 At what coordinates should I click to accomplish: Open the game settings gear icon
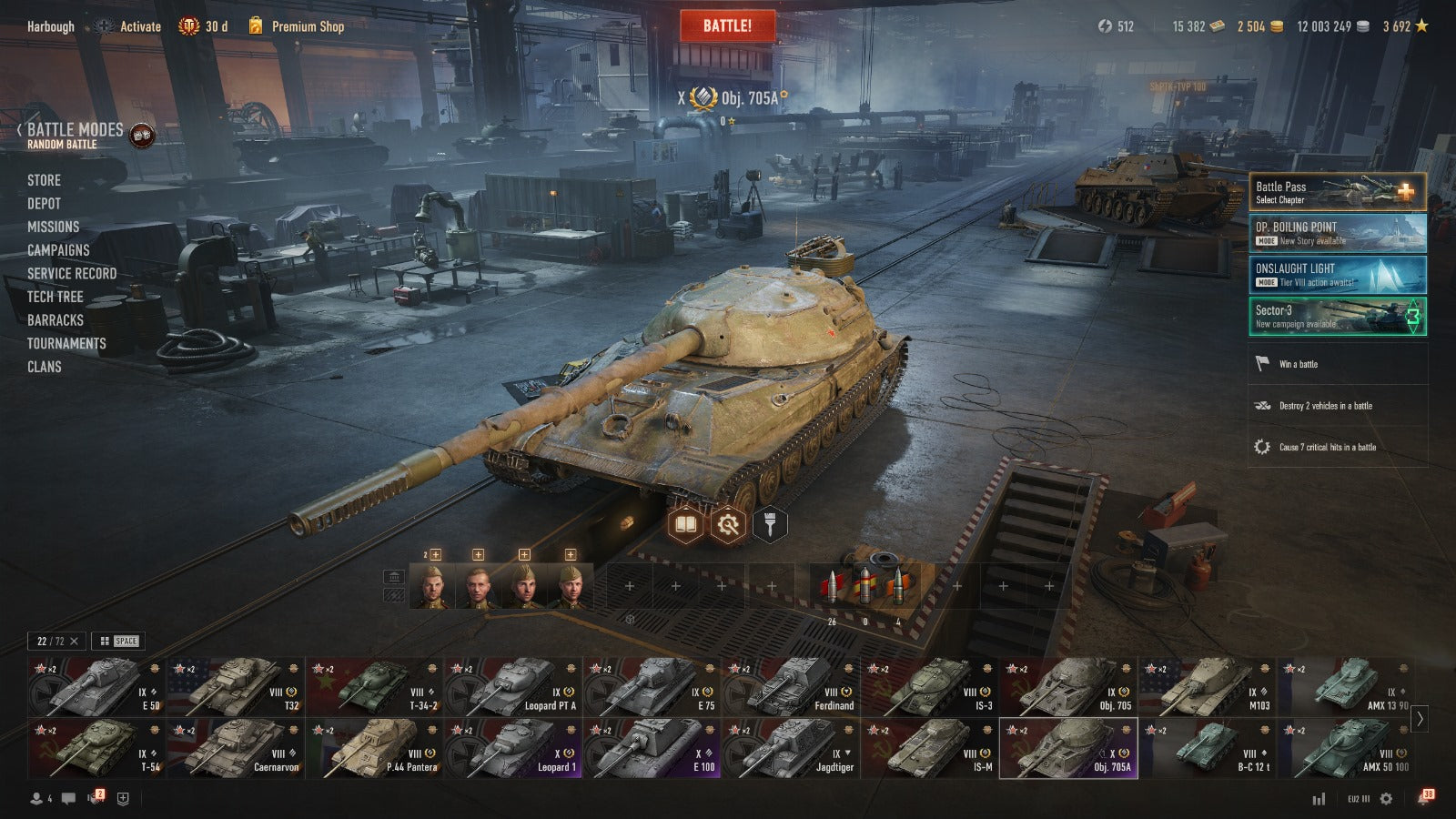[x=1386, y=798]
